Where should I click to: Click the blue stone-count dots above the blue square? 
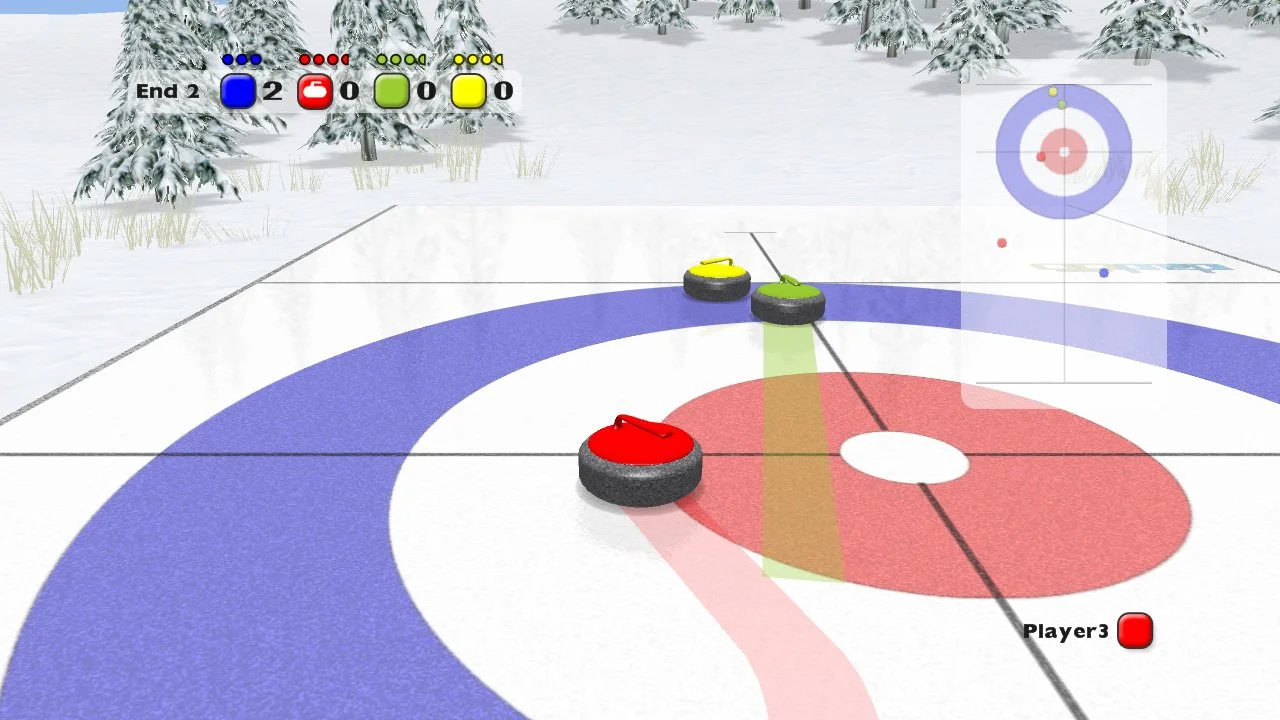click(241, 59)
